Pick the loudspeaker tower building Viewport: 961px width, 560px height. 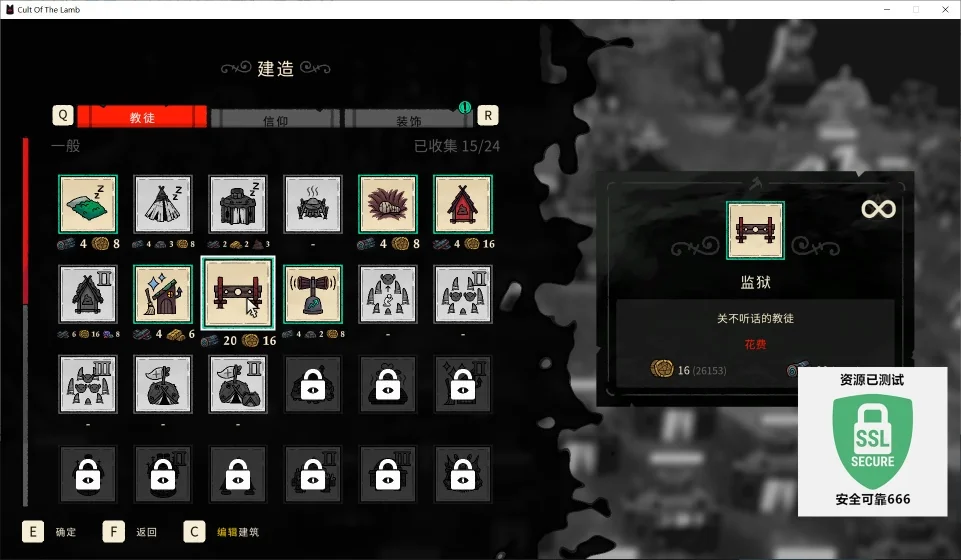[313, 294]
